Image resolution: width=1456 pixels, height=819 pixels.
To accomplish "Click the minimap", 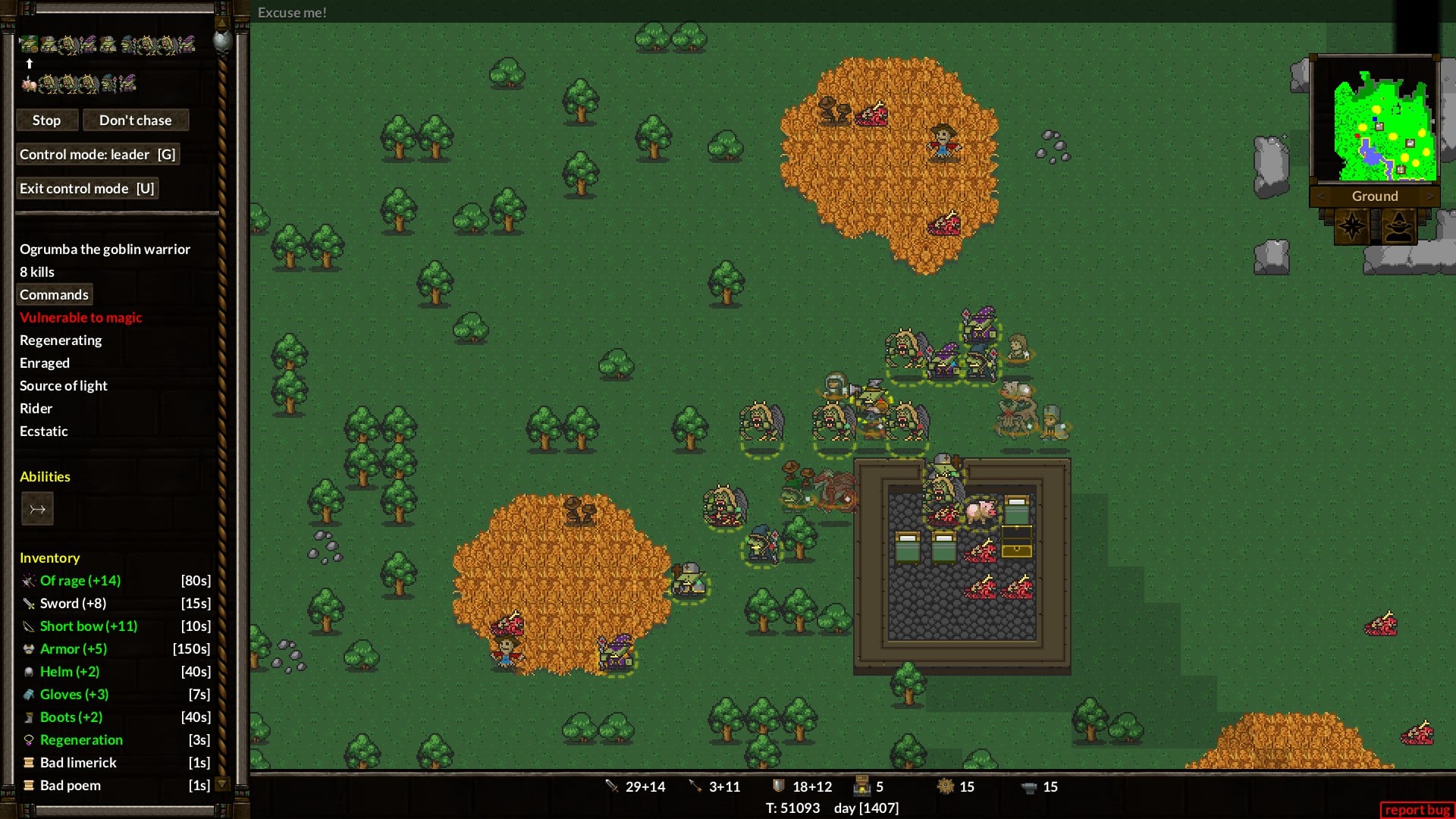I will pyautogui.click(x=1374, y=120).
